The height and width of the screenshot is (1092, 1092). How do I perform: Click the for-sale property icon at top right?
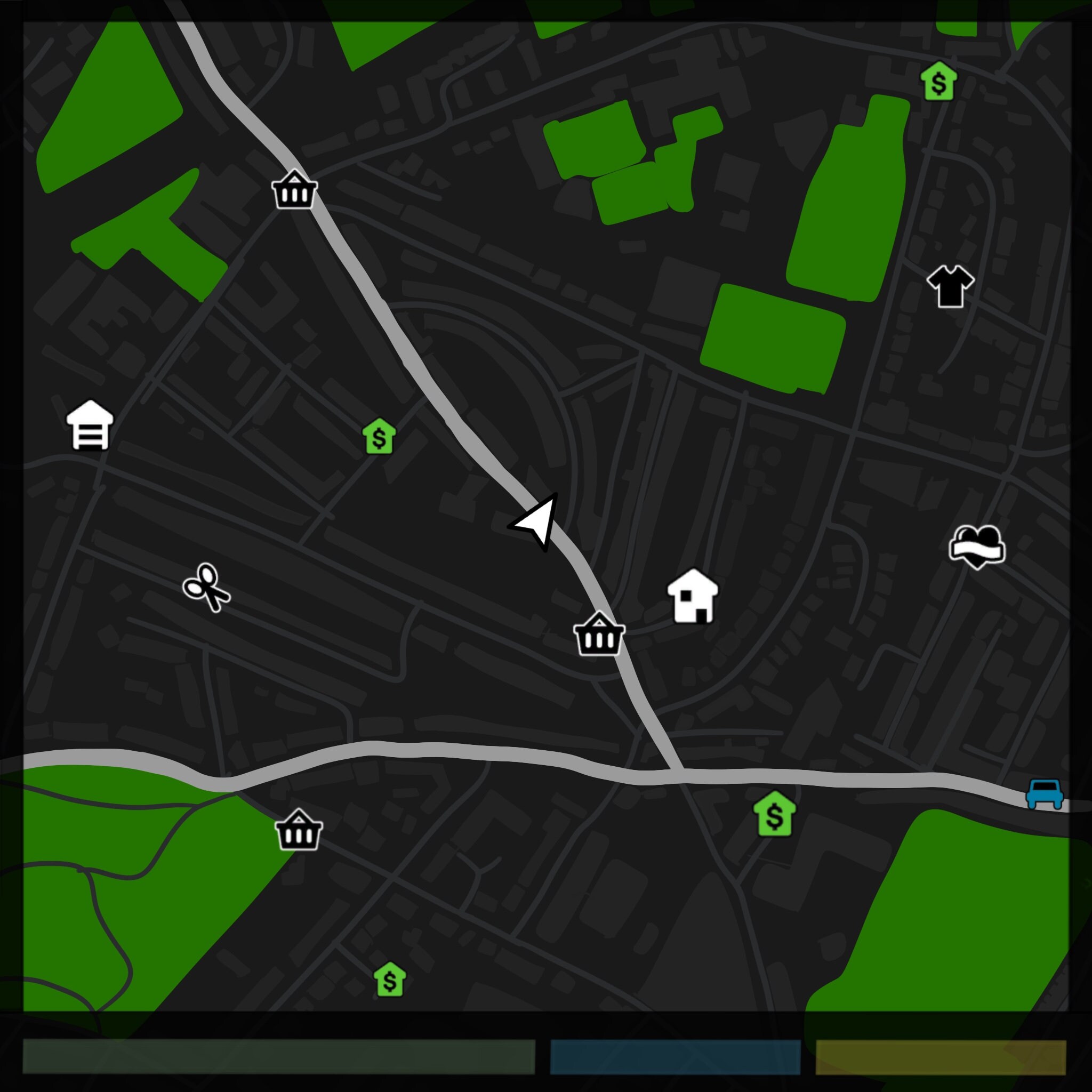938,82
